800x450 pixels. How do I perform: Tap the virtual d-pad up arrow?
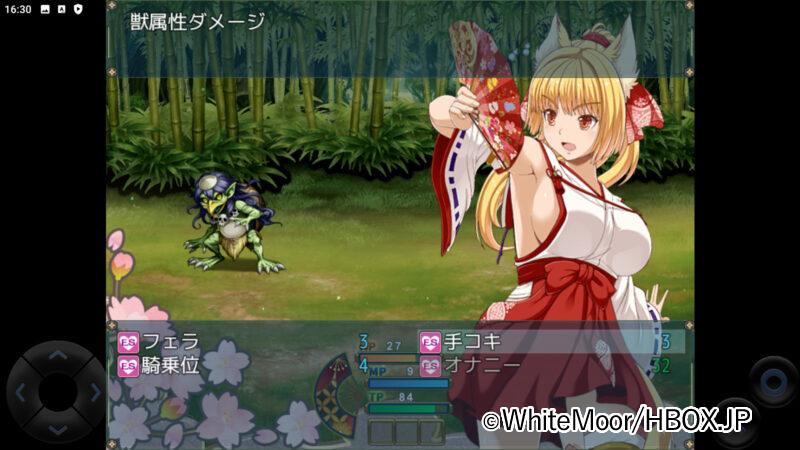pos(57,355)
